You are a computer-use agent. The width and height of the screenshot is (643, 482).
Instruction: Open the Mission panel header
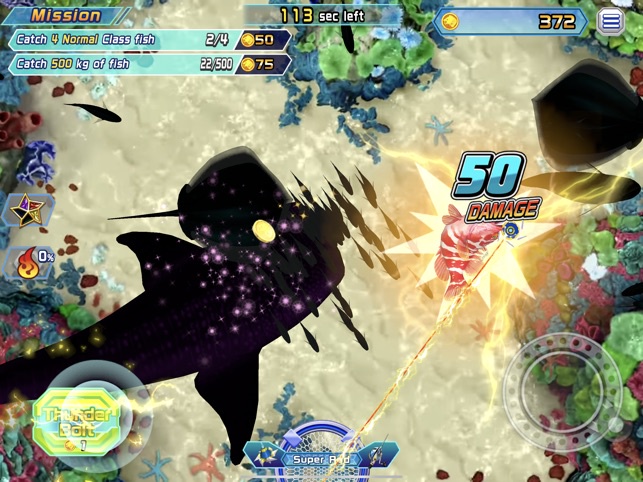pos(66,15)
